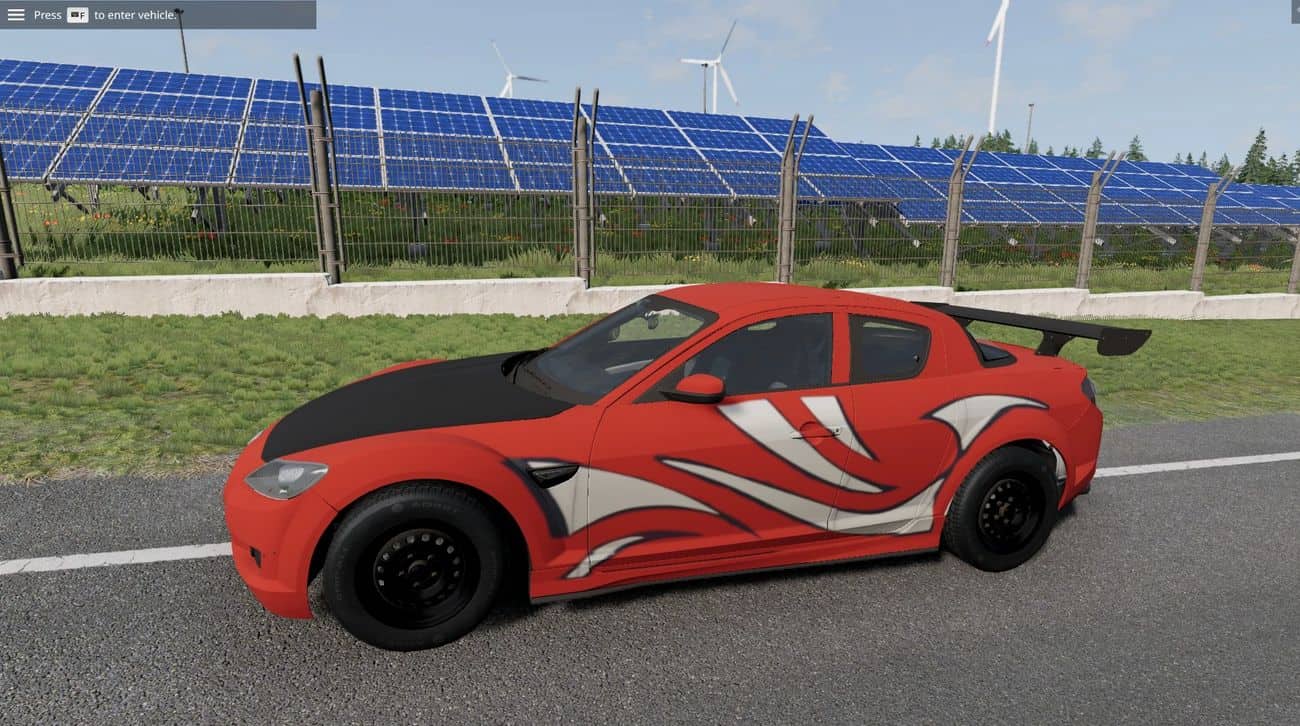Open the hamburger menu icon
Image resolution: width=1300 pixels, height=726 pixels.
pos(16,15)
